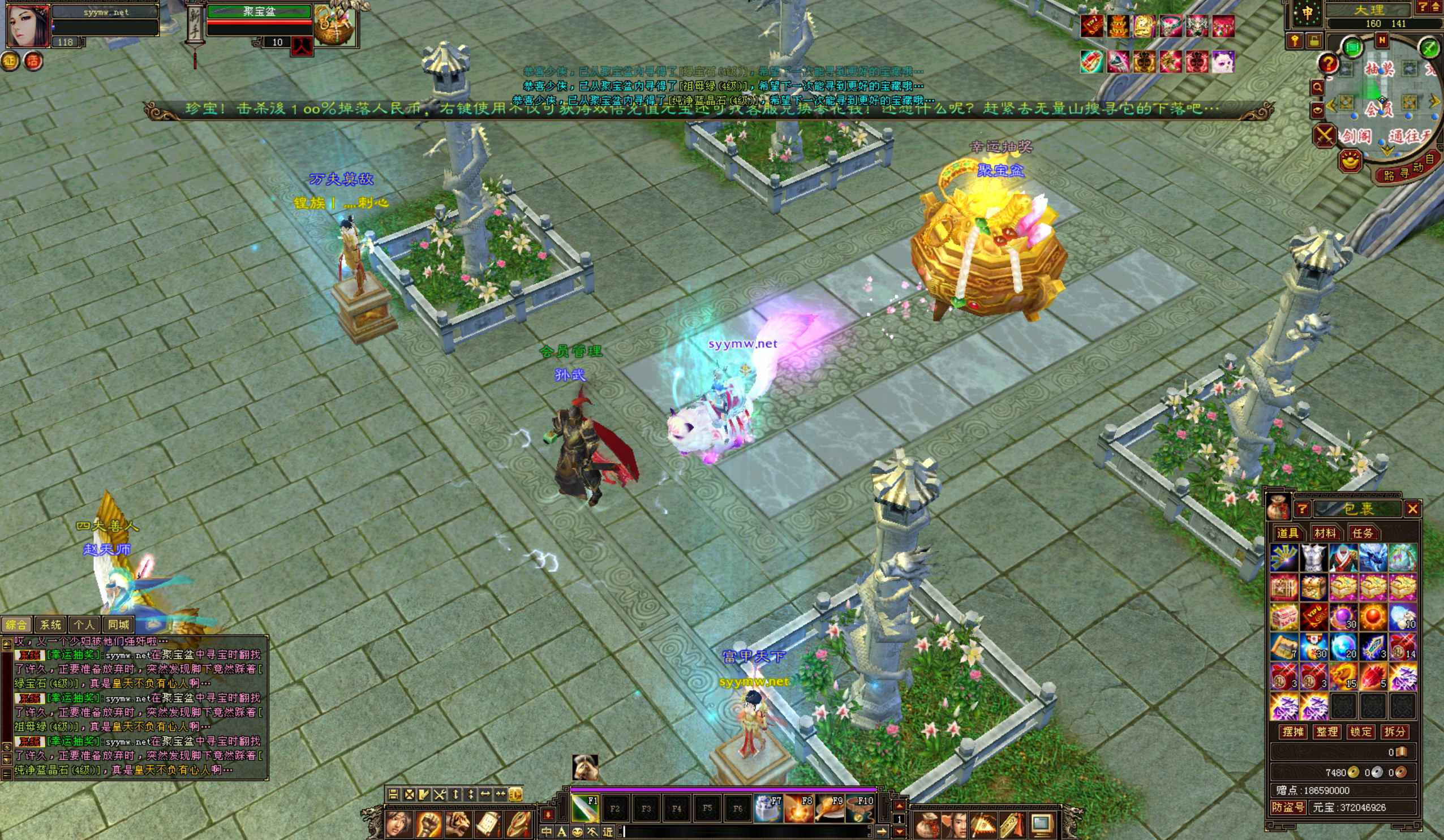
Task: Click the 锁定 lock button
Action: [1360, 732]
